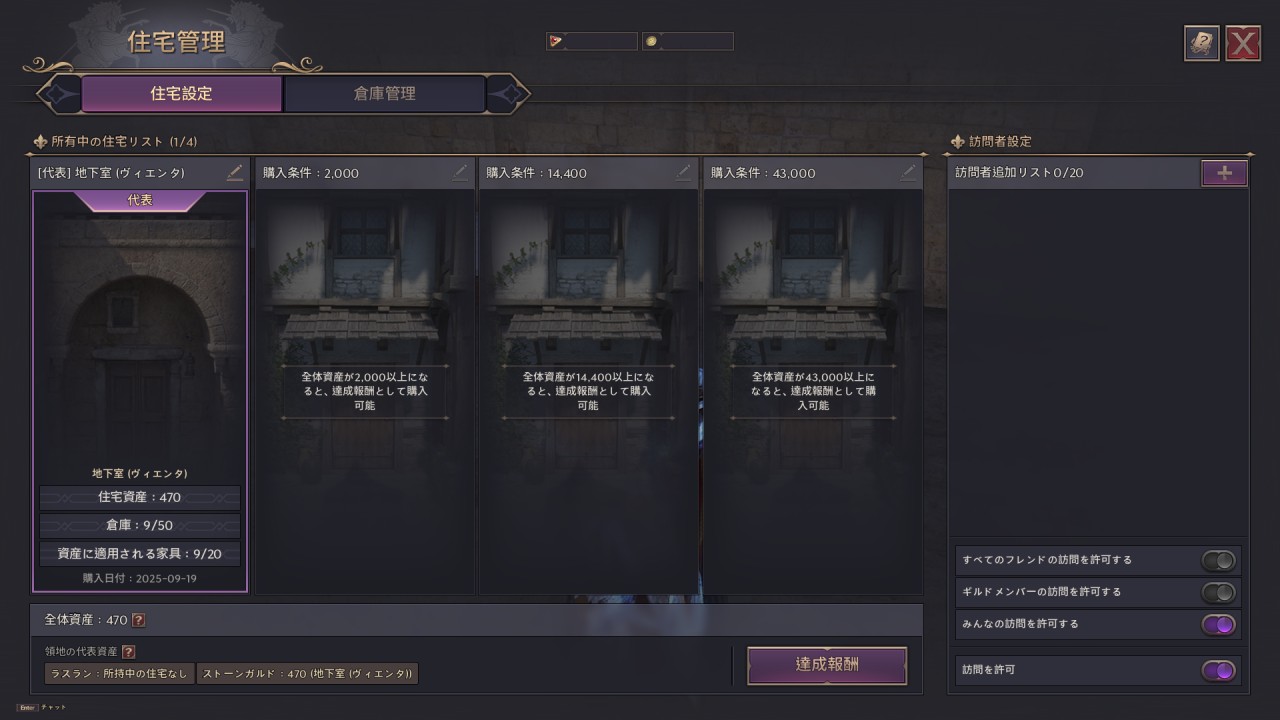Turn off the 訪問を許可 switch

[x=1219, y=670]
